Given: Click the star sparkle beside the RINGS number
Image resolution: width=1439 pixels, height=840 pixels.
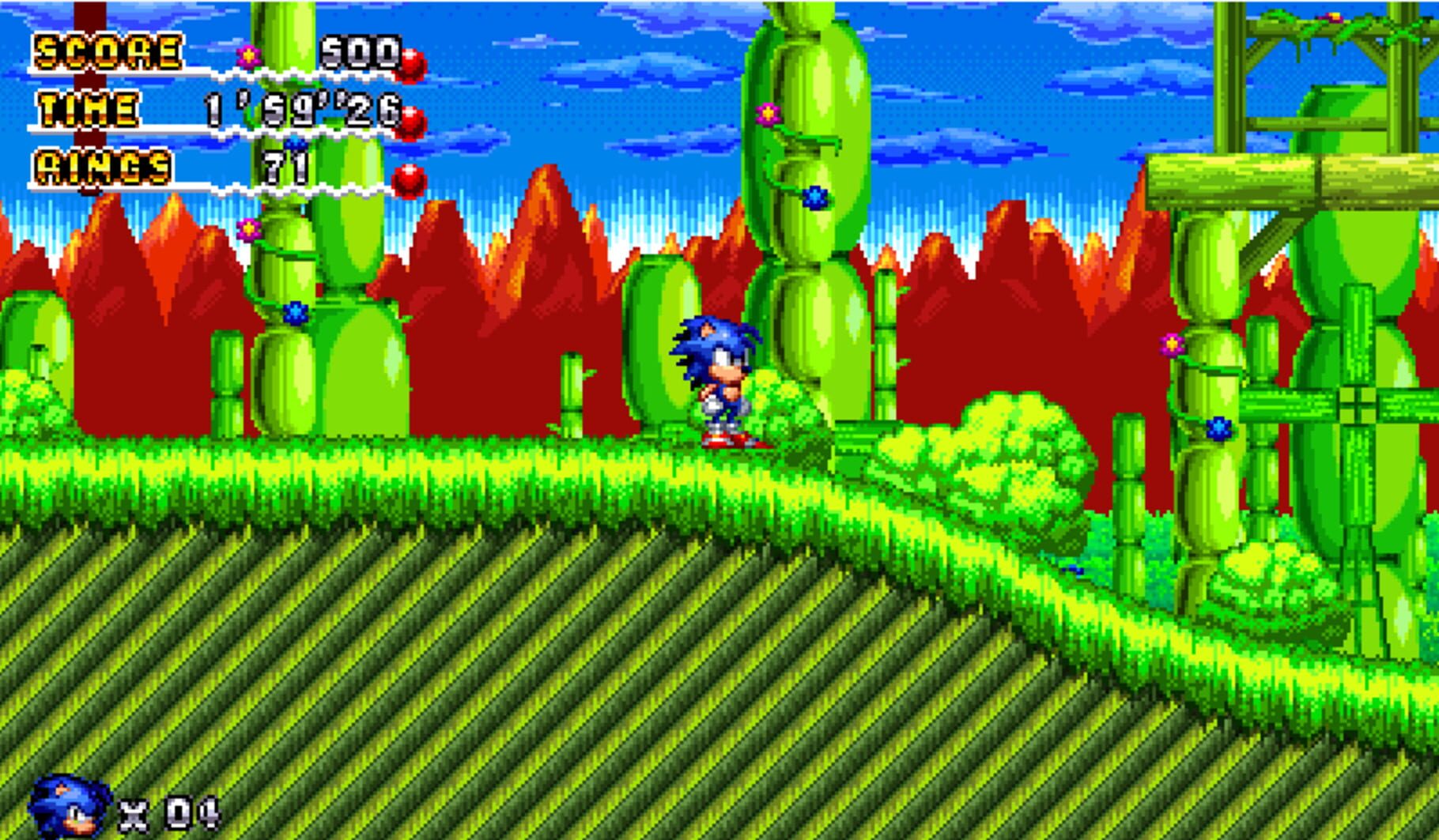Looking at the screenshot, I should [x=294, y=143].
